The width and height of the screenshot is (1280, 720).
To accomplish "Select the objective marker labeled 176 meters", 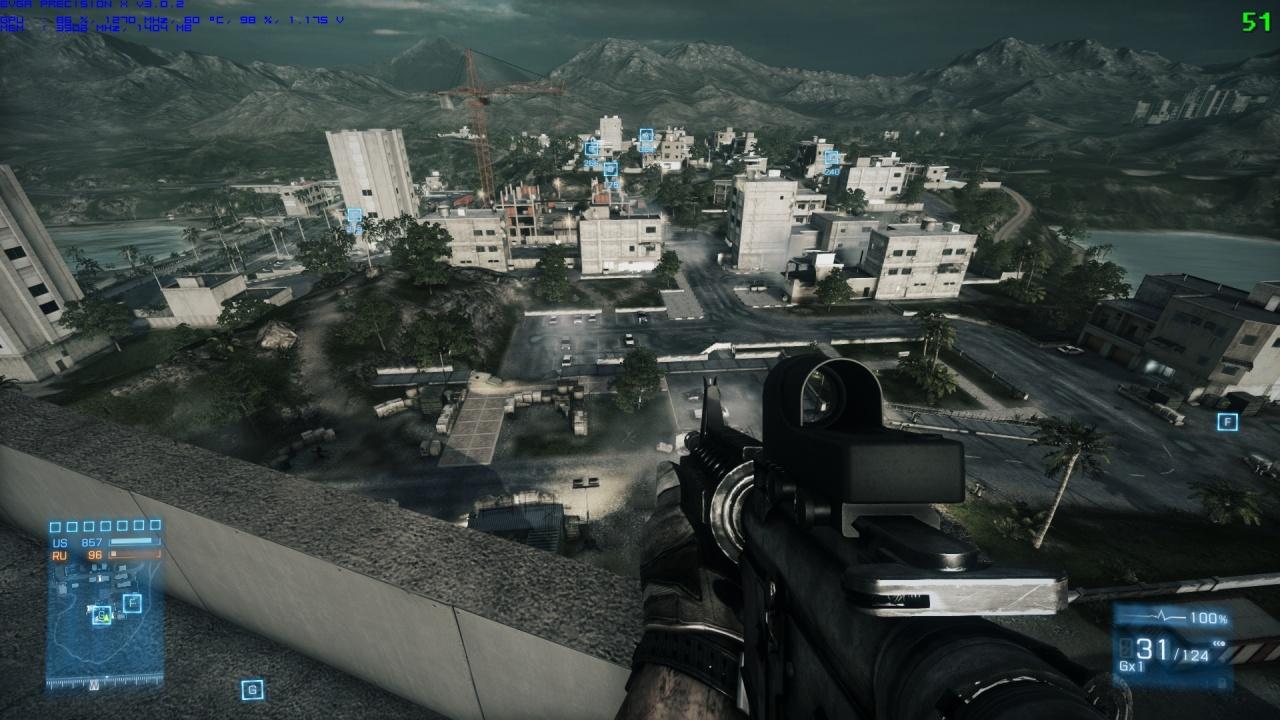I will pyautogui.click(x=610, y=170).
